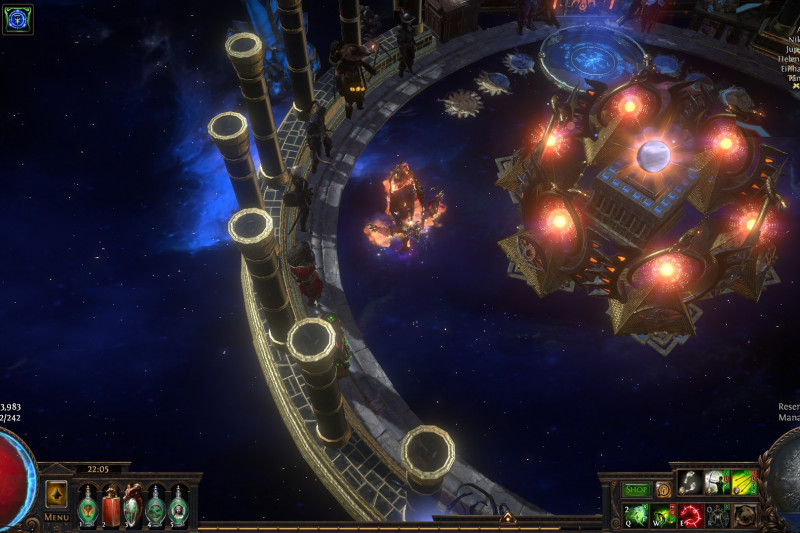Select the bronze swirl skill slot
Image resolution: width=800 pixels, height=533 pixels.
click(743, 514)
